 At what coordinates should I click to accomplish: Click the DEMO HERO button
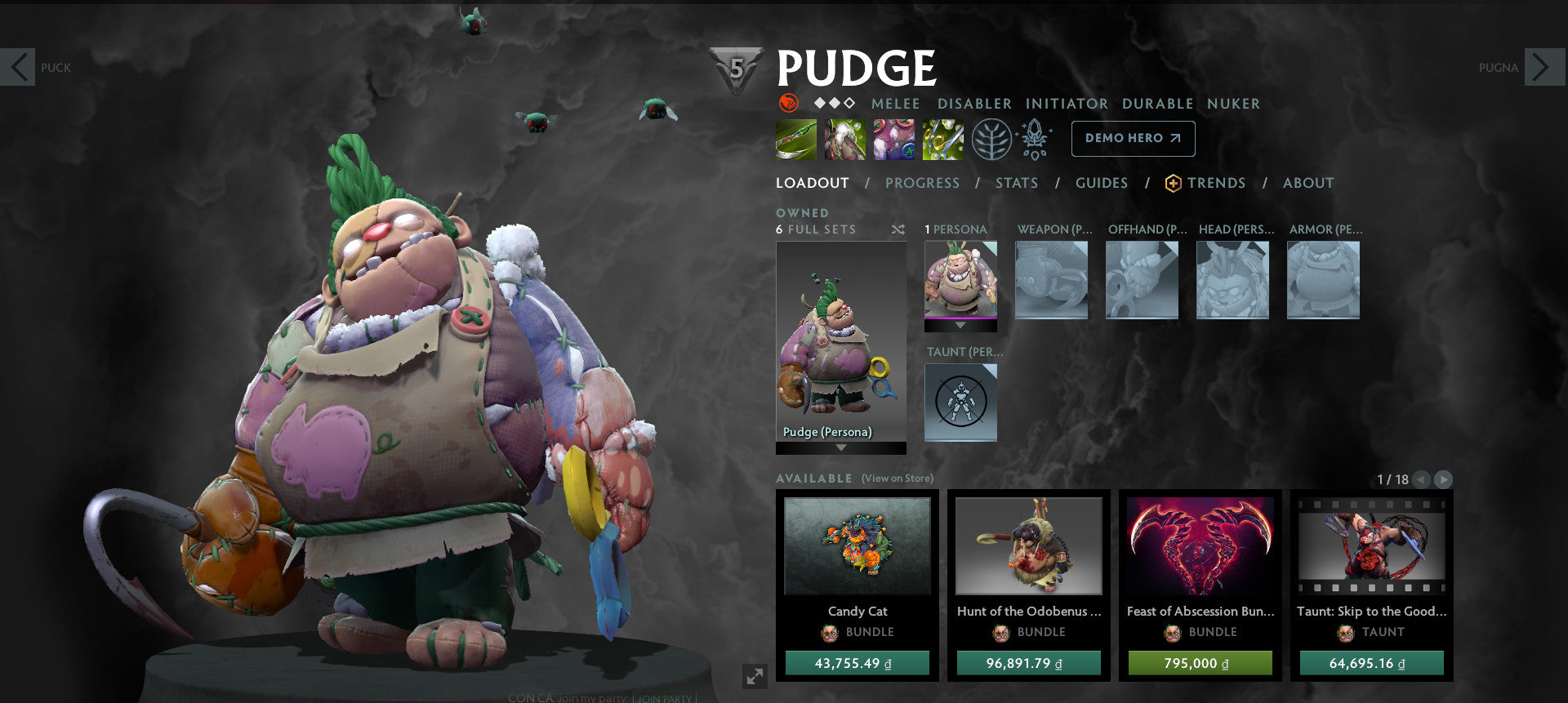(x=1133, y=139)
